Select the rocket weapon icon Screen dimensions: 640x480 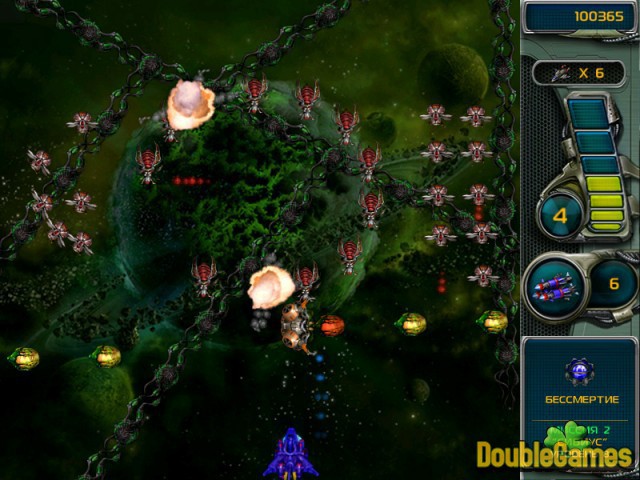point(556,285)
